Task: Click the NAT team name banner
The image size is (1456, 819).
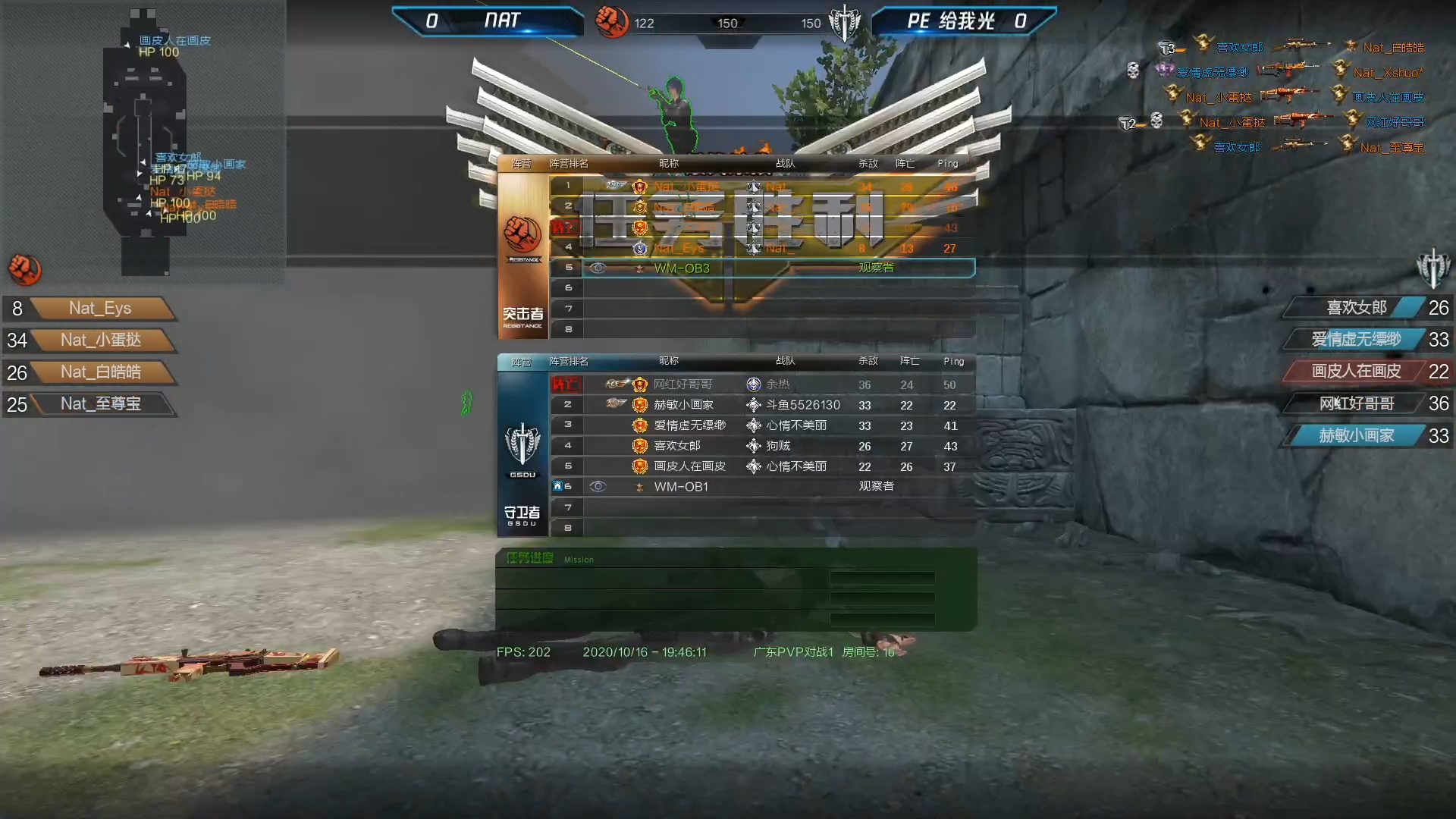Action: click(501, 21)
